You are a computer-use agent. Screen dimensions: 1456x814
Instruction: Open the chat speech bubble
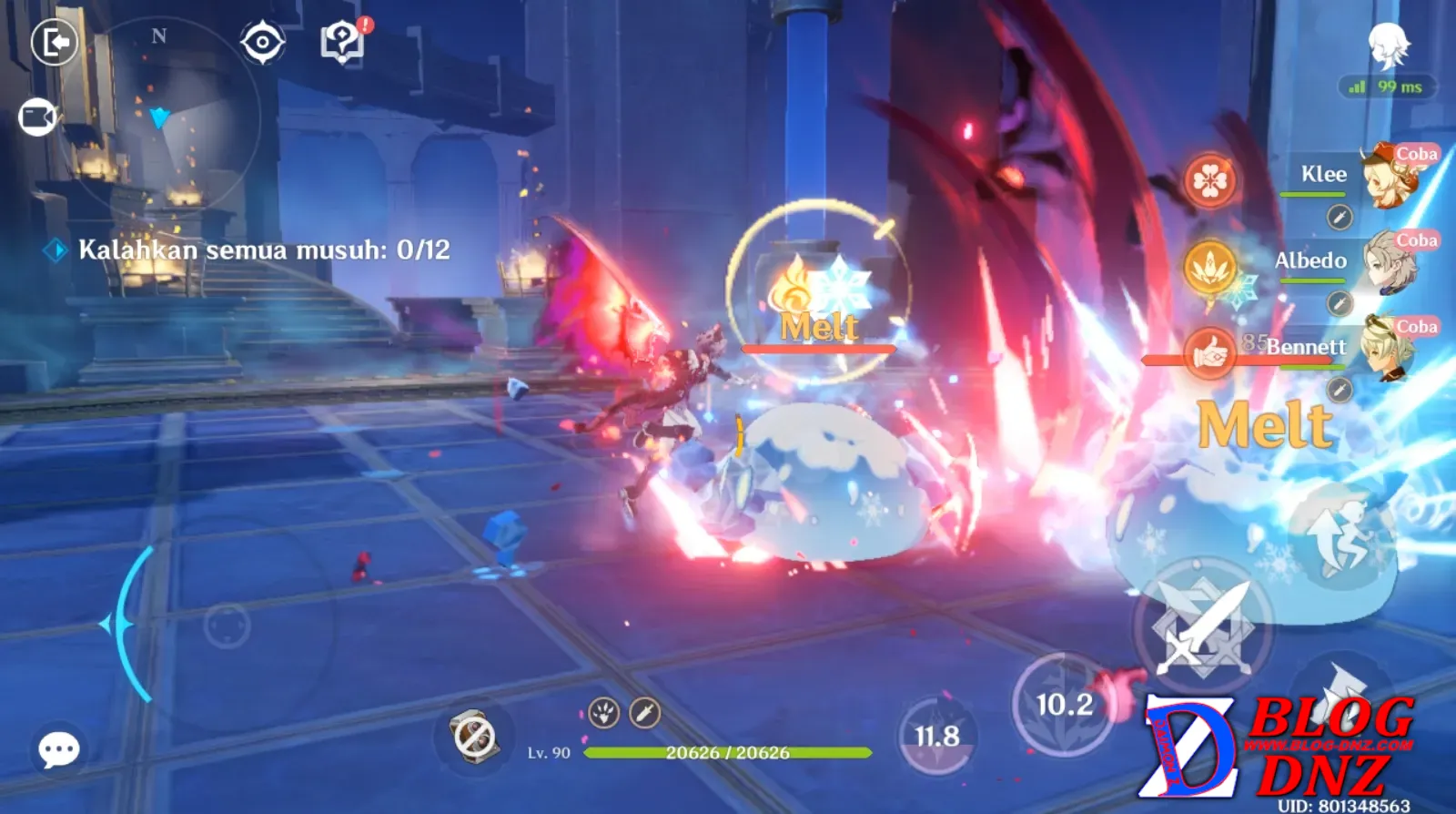(59, 750)
